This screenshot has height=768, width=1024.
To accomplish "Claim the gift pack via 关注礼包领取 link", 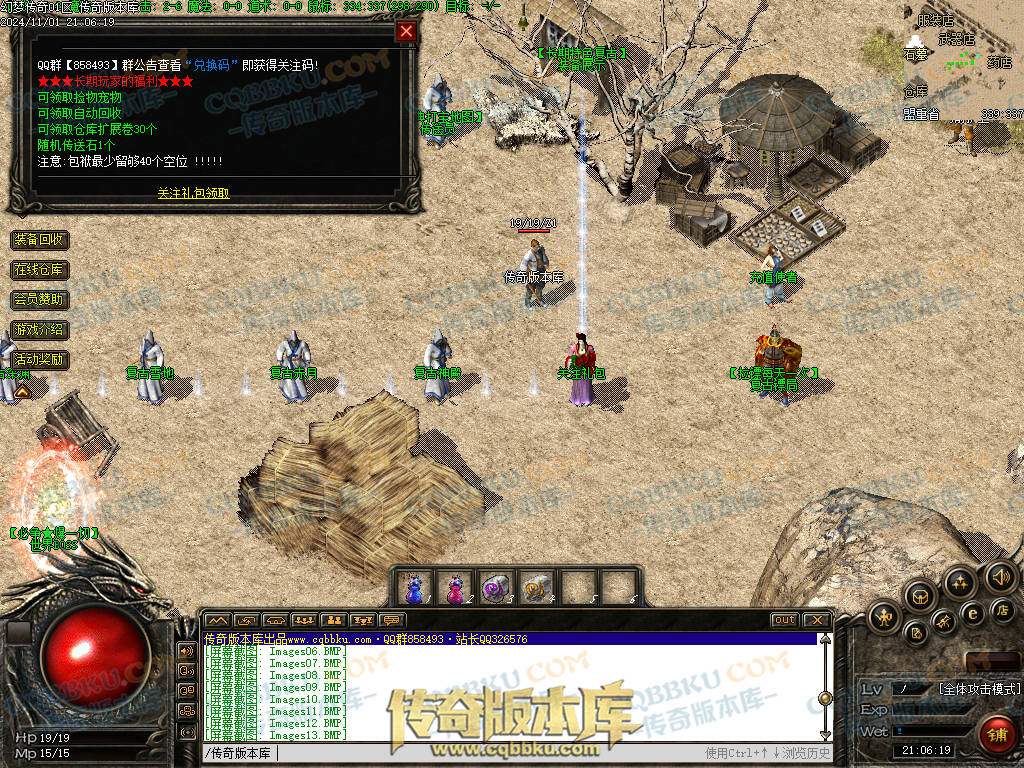I will tap(193, 193).
